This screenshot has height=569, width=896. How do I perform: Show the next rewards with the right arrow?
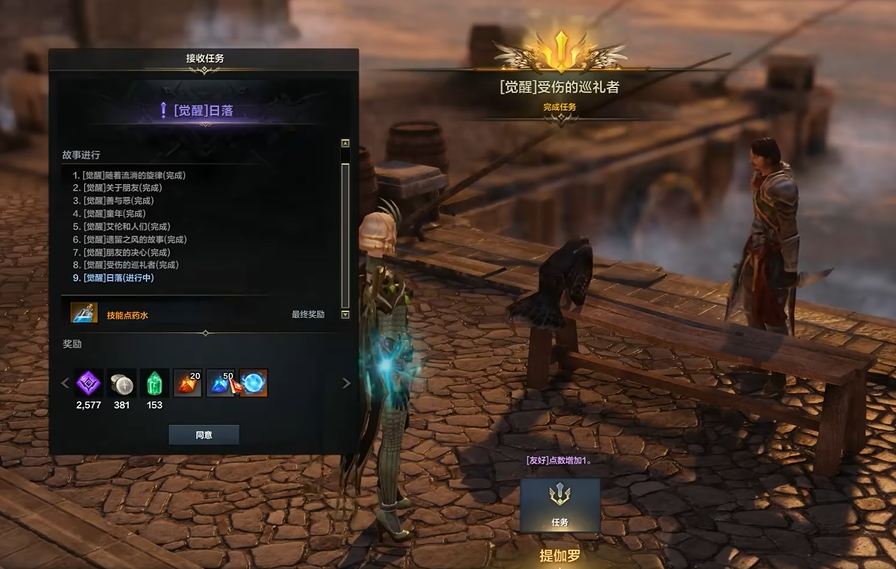click(x=347, y=383)
